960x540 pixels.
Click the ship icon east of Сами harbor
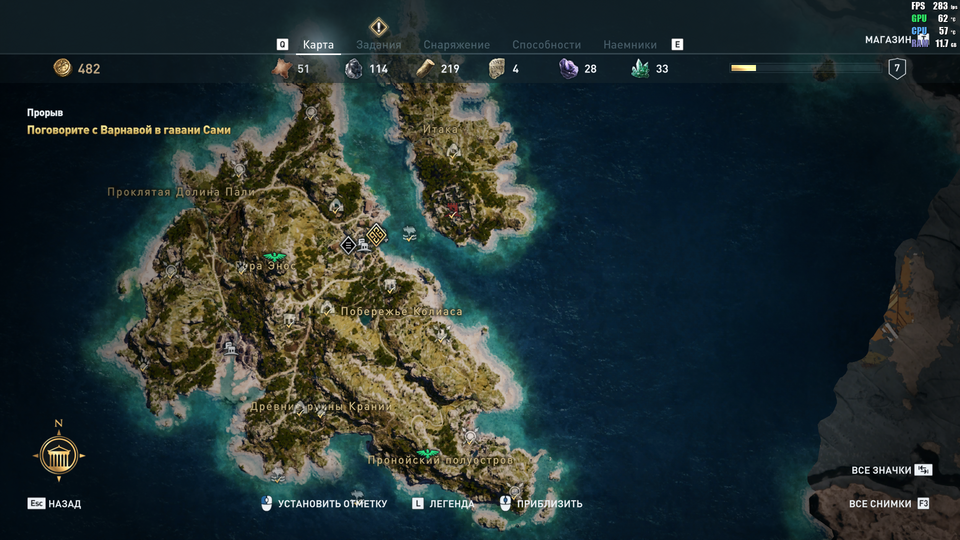coord(410,236)
